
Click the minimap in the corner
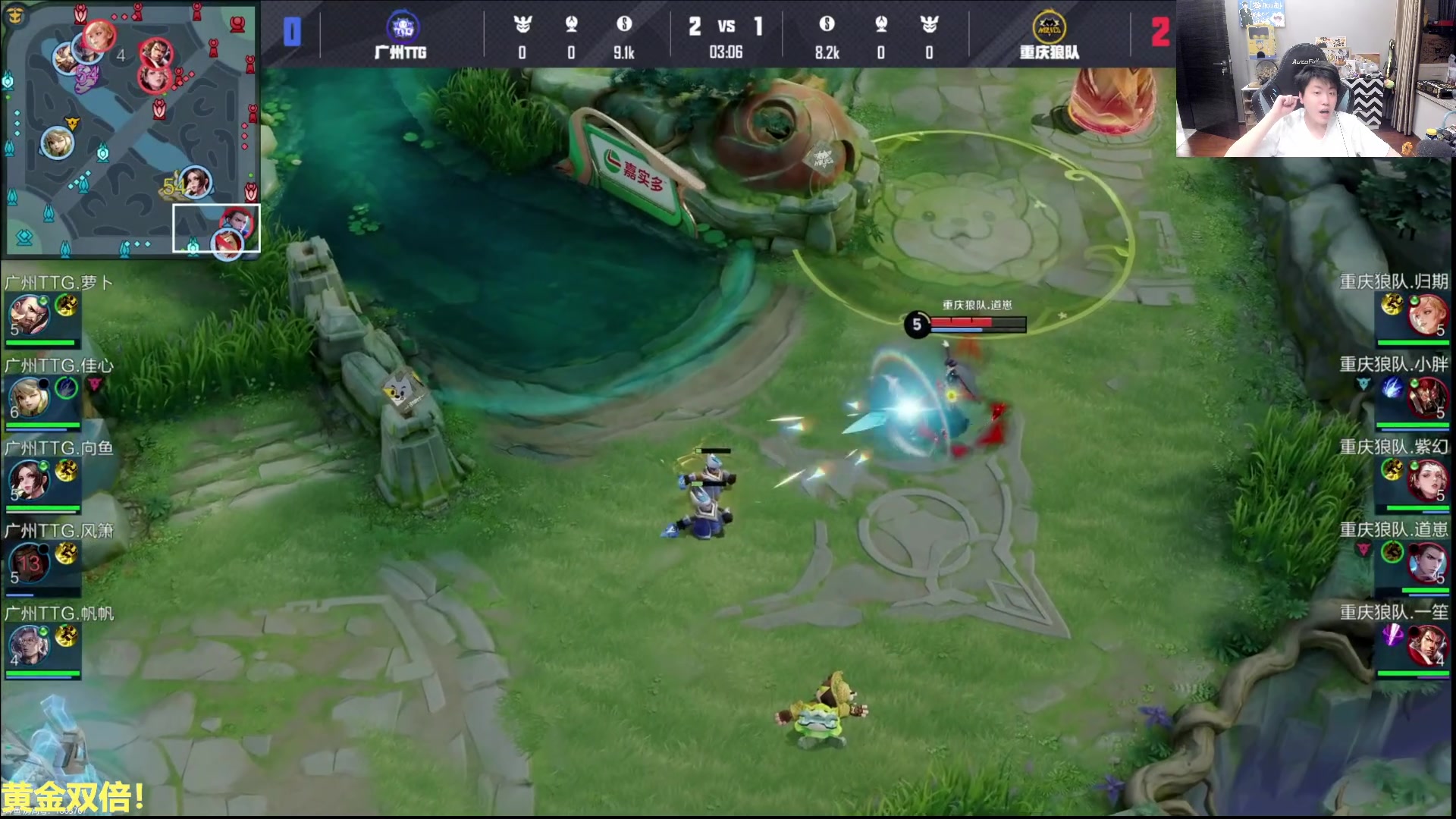[130, 127]
